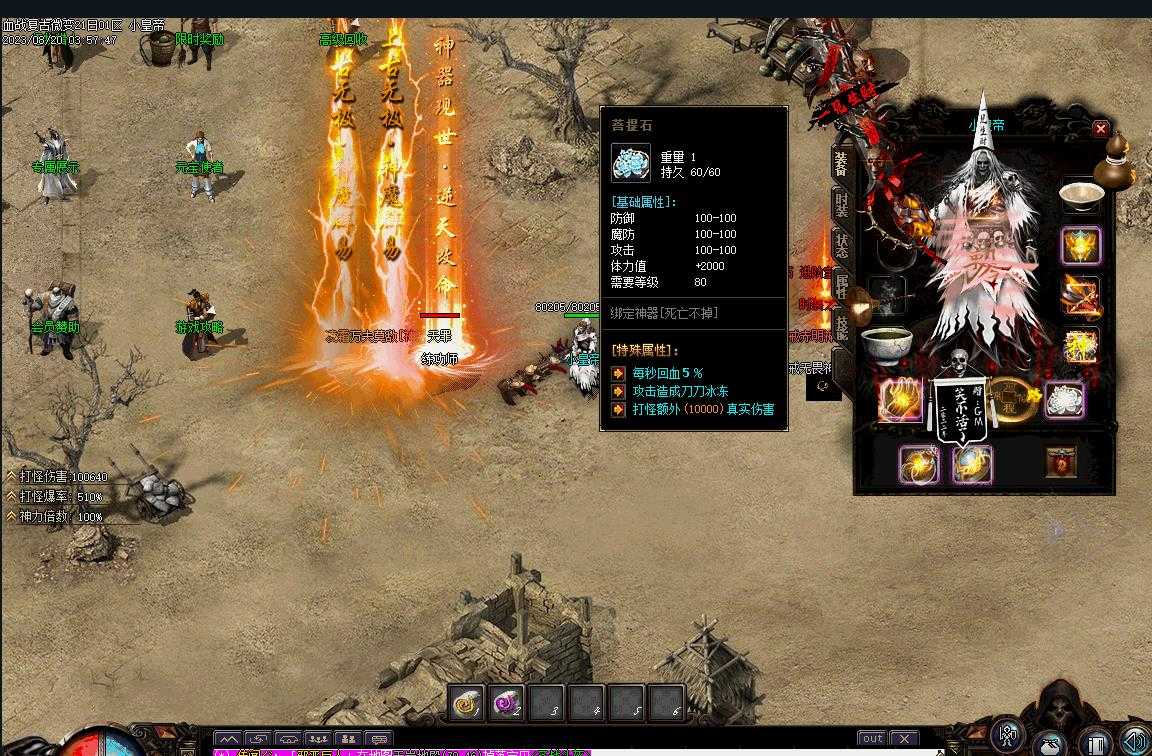Select the green tea bowl equipment slot

[886, 346]
